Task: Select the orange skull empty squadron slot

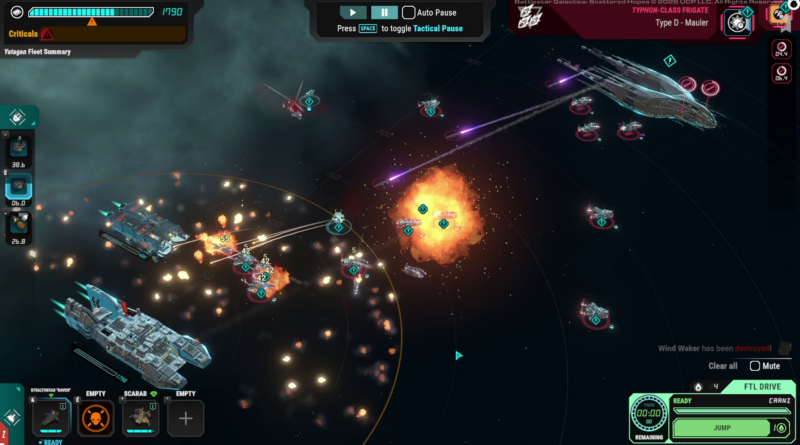Action: 96,418
